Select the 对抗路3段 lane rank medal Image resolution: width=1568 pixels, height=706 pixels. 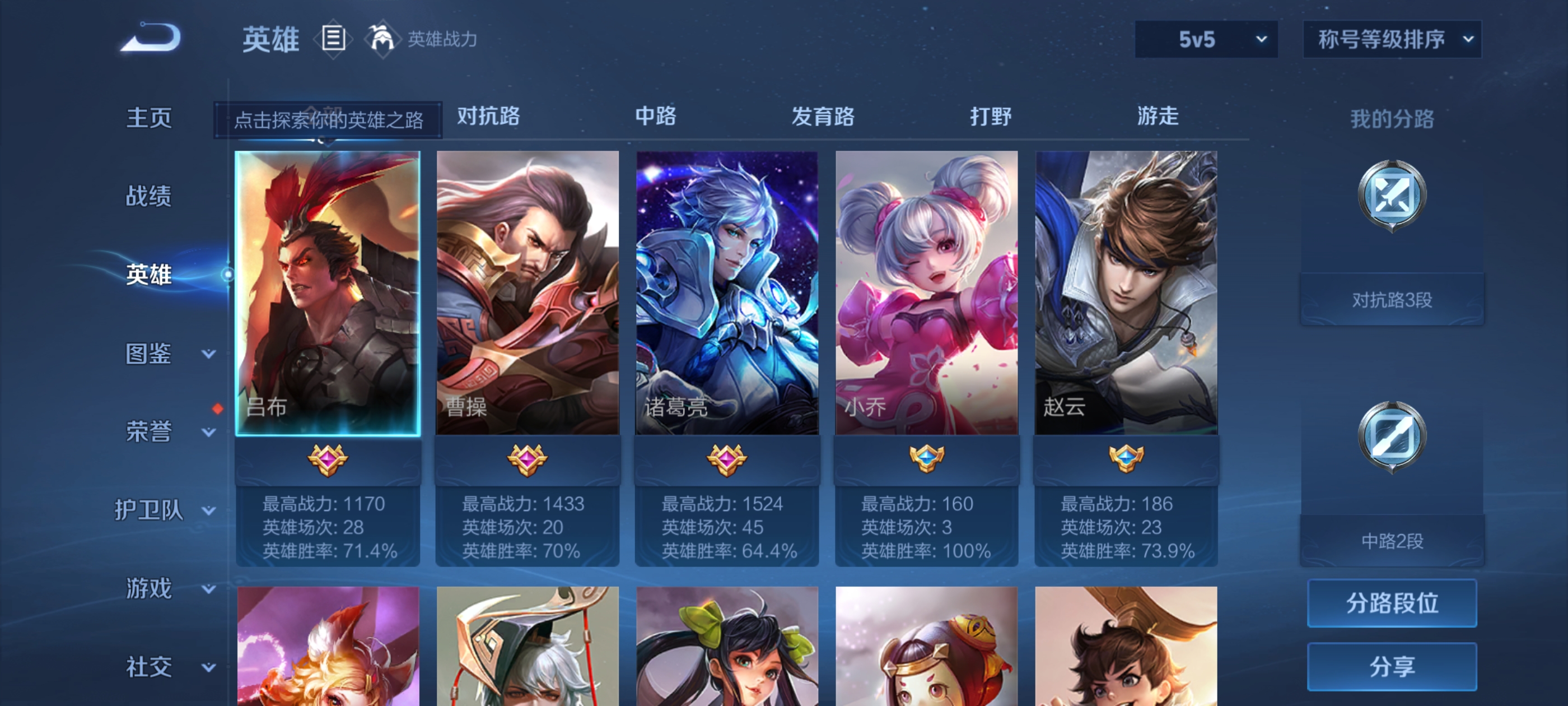tap(1392, 194)
